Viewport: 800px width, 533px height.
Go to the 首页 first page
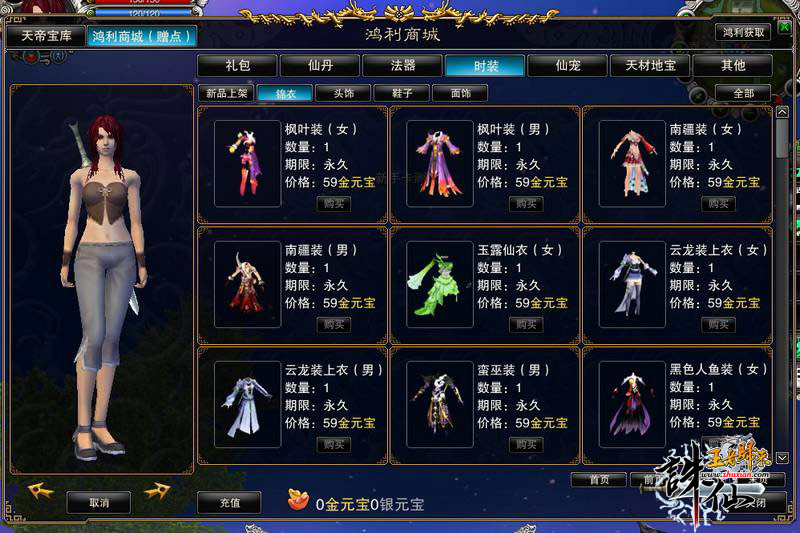click(x=598, y=480)
